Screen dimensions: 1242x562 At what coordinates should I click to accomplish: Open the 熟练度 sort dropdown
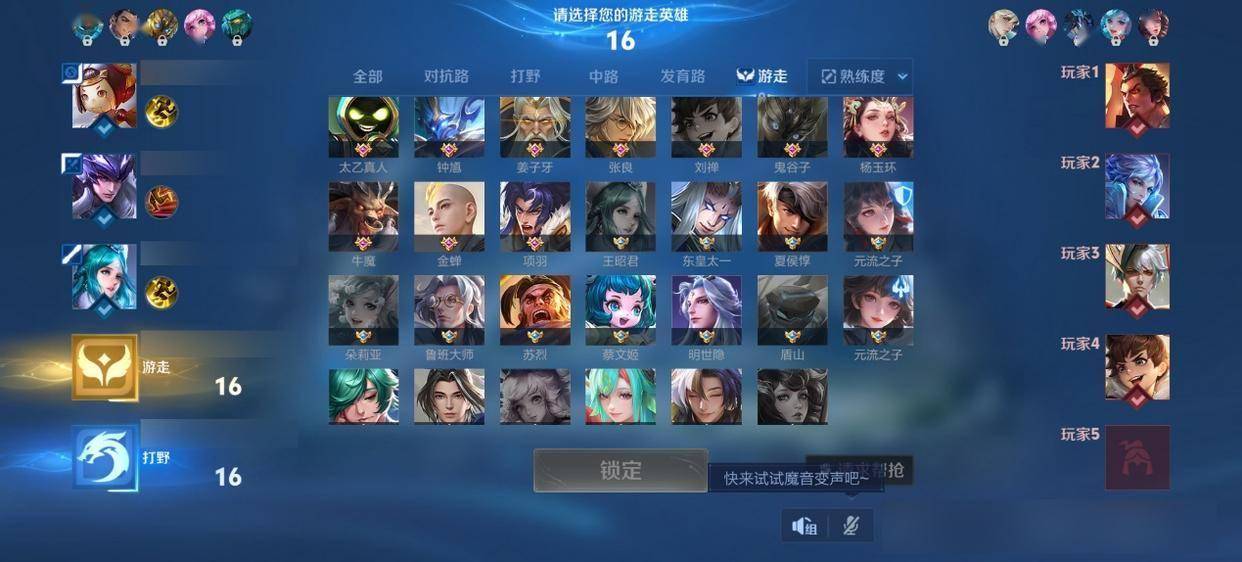[x=860, y=76]
